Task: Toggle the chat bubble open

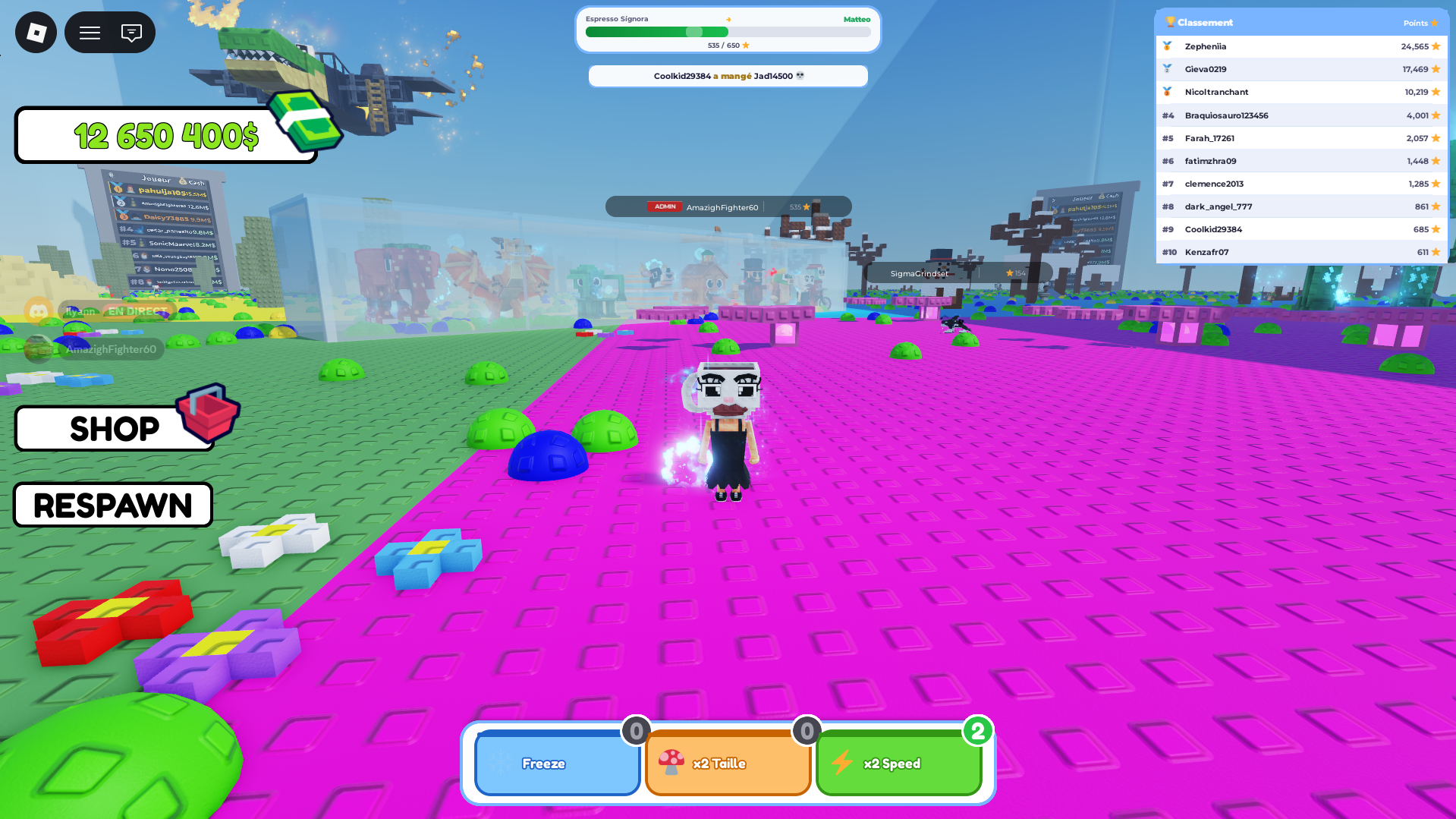Action: (x=131, y=32)
